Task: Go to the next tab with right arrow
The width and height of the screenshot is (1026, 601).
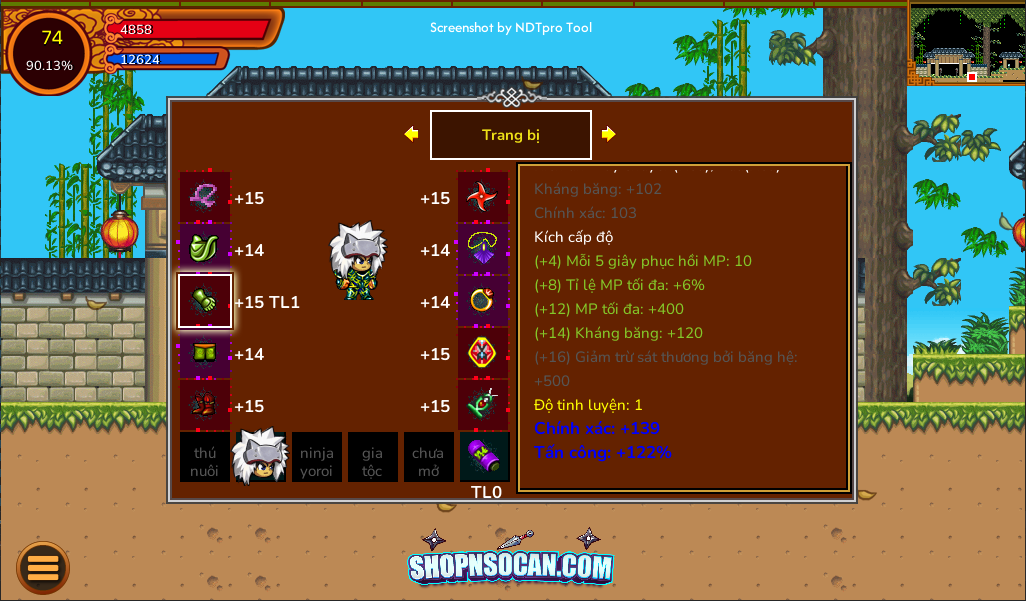Action: click(x=608, y=134)
